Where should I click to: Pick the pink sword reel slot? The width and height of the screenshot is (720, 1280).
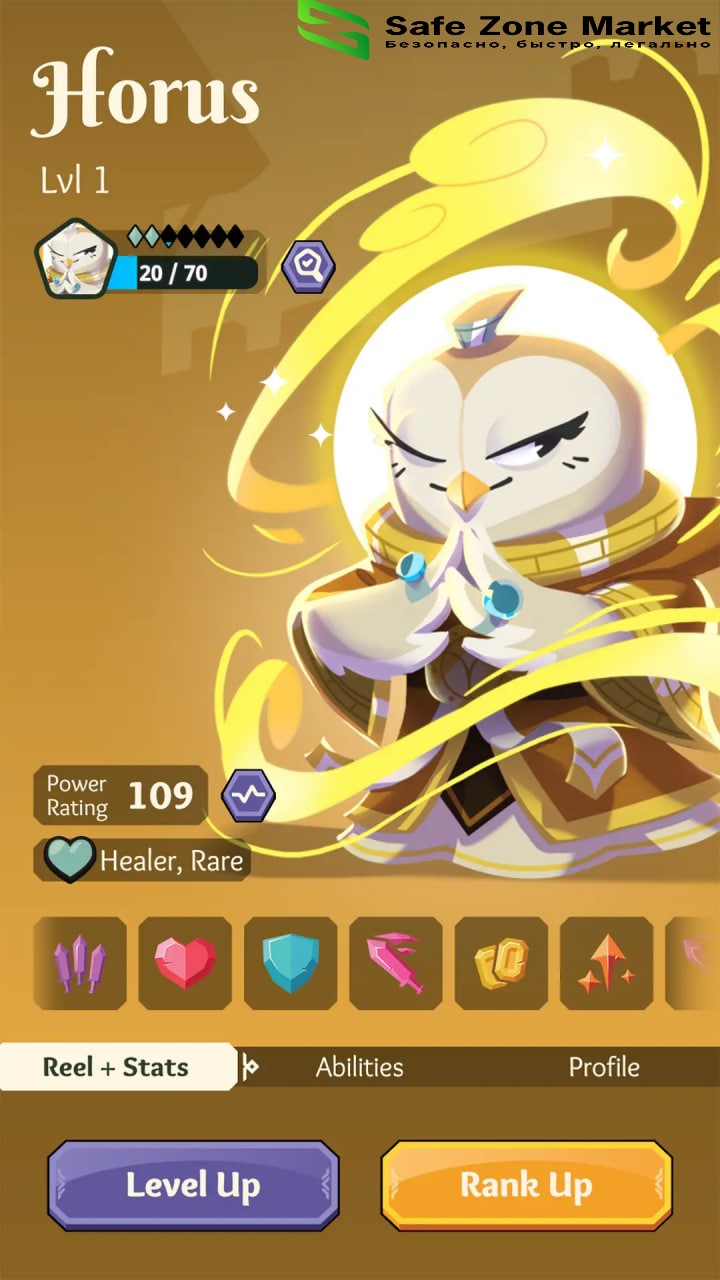click(x=396, y=963)
